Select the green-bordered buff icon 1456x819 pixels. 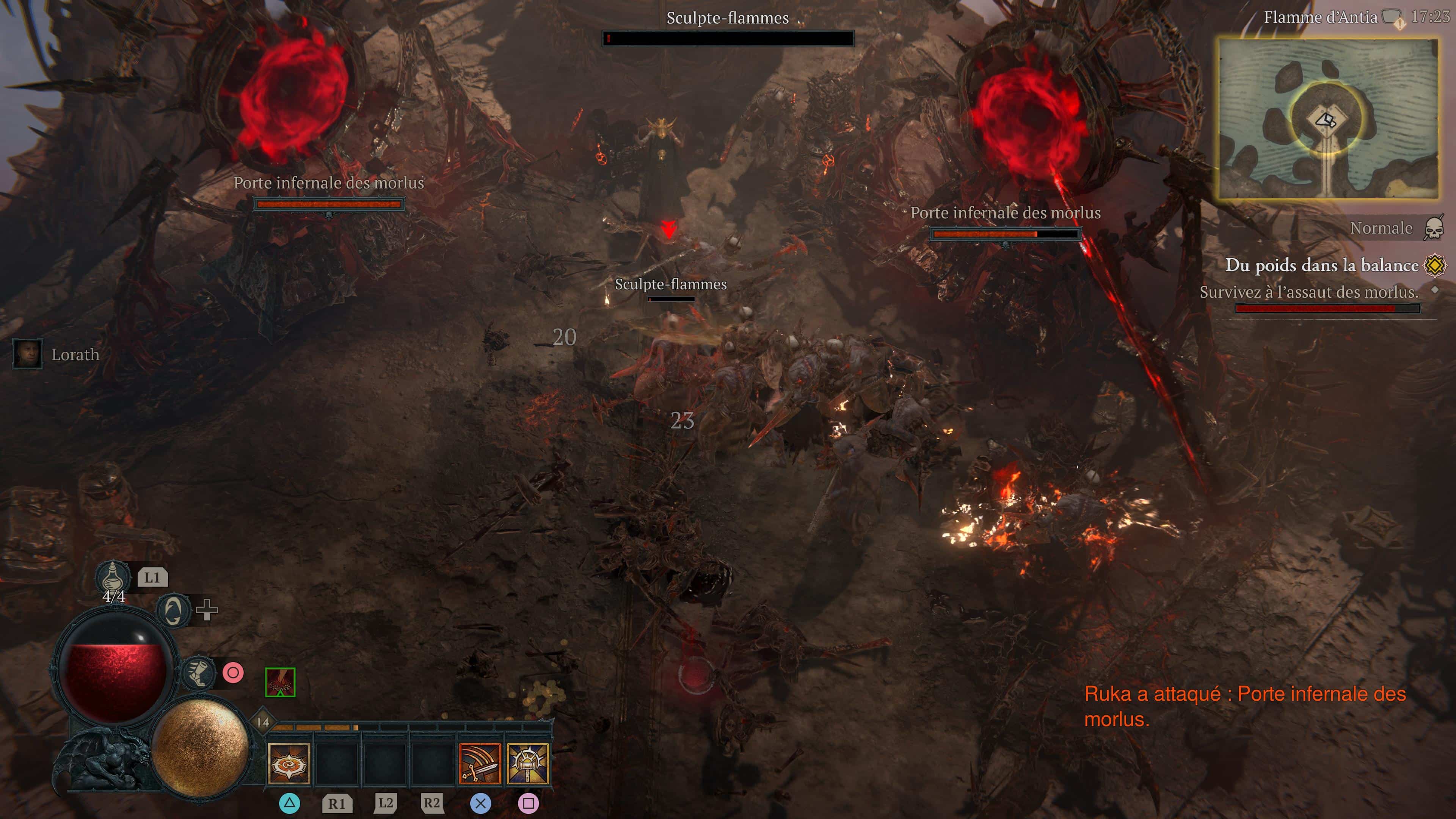[280, 682]
